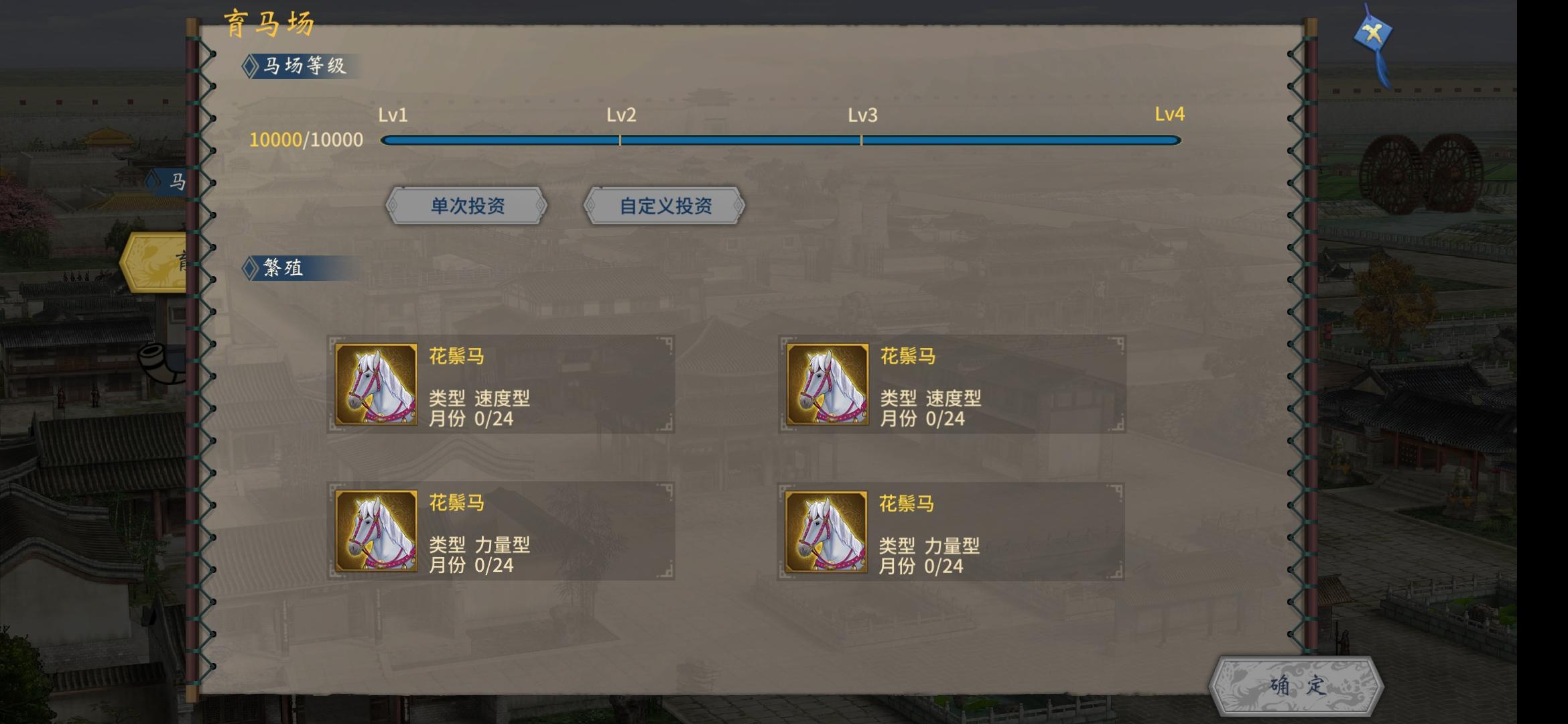Click the 10000/10000 progress value
The image size is (1568, 724).
[306, 139]
